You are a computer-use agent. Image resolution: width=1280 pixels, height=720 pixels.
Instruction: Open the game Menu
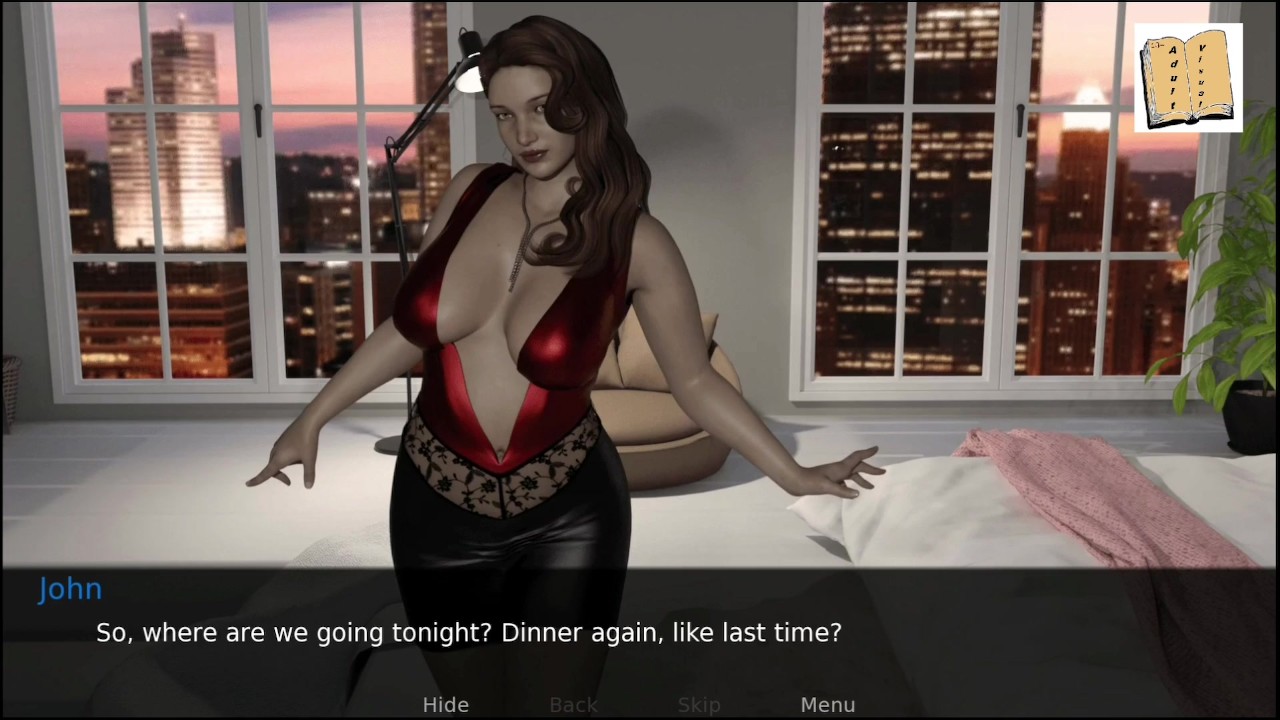[827, 705]
